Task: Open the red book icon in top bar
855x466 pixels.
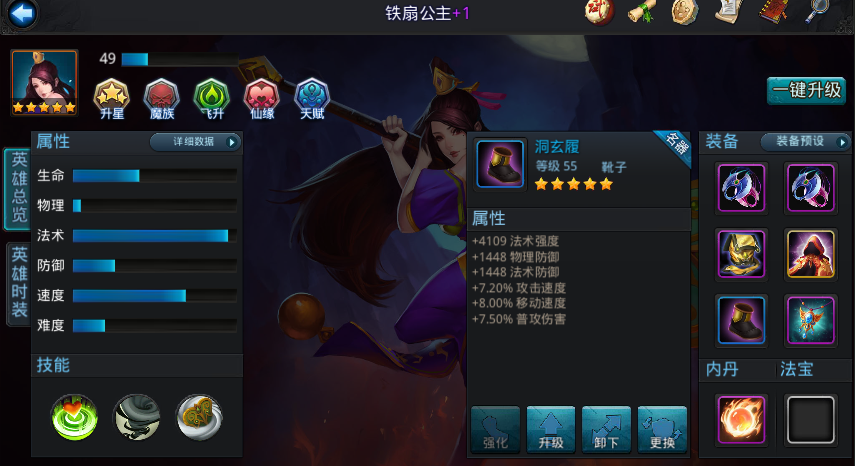Action: [773, 12]
